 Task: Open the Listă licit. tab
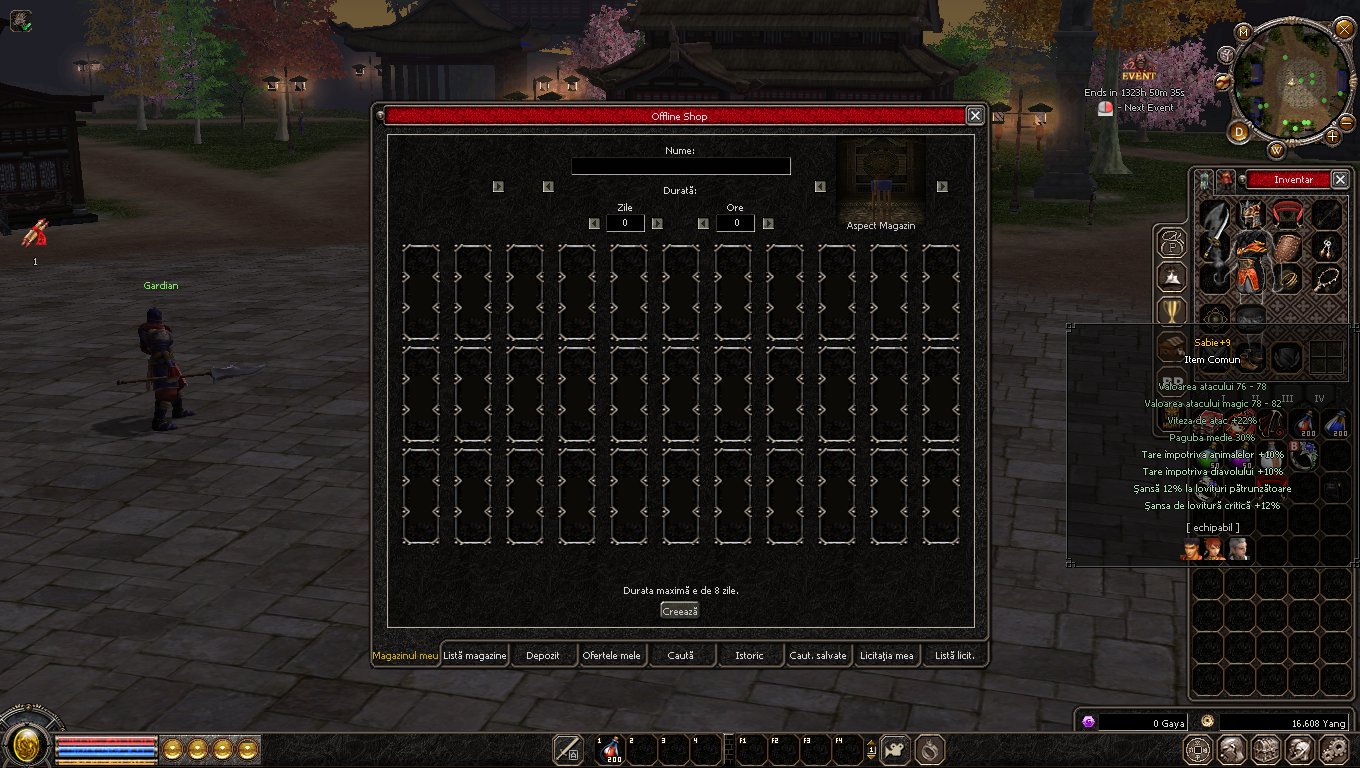tap(955, 656)
